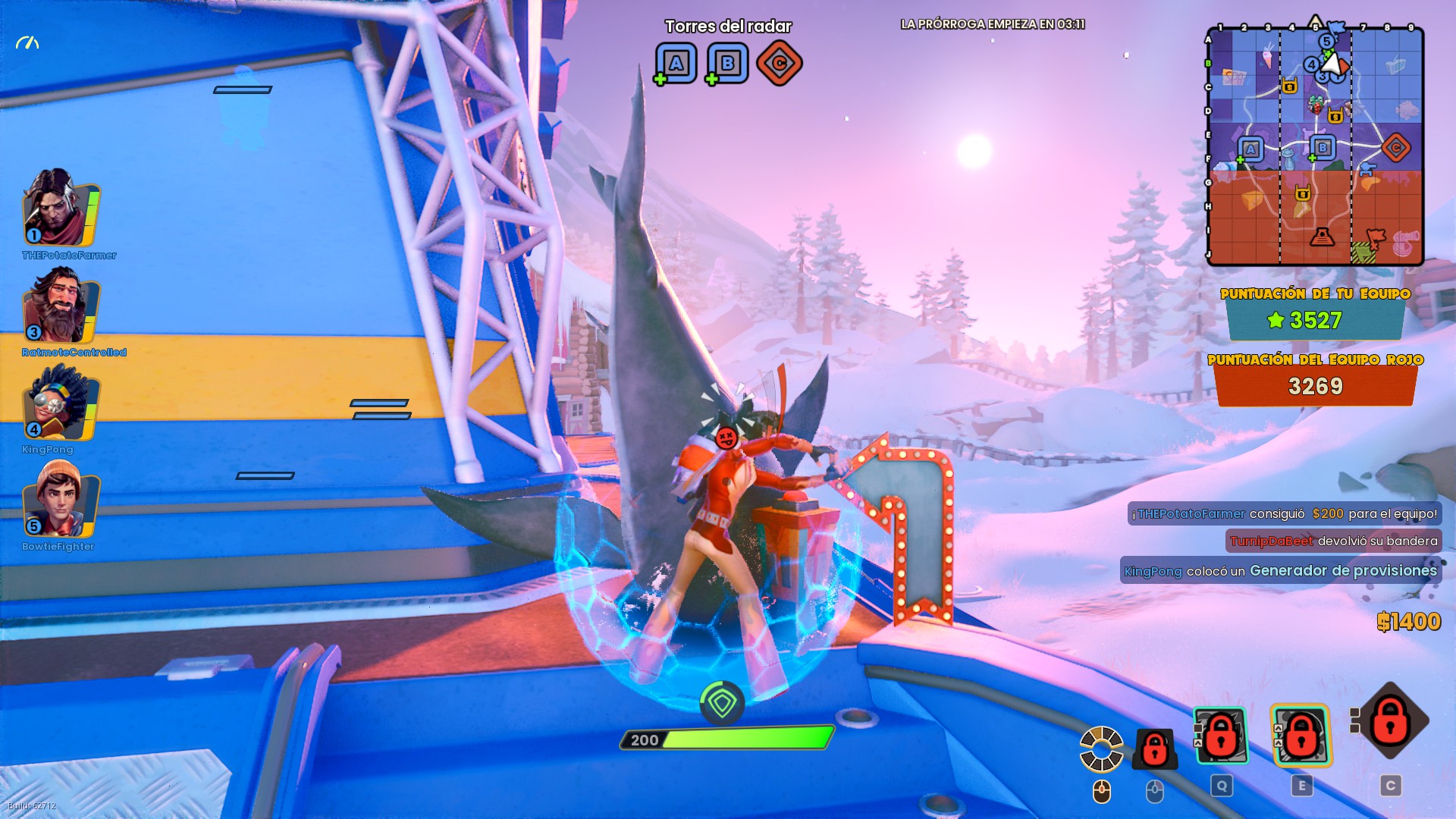Click the locked diamond ultimate slot above C

click(1389, 720)
